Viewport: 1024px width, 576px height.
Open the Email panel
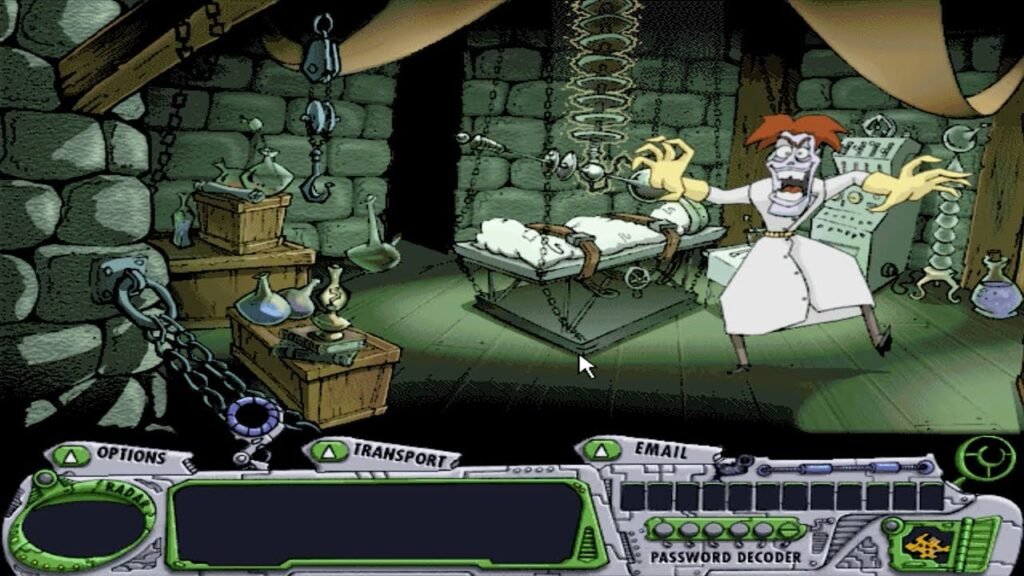pyautogui.click(x=646, y=451)
